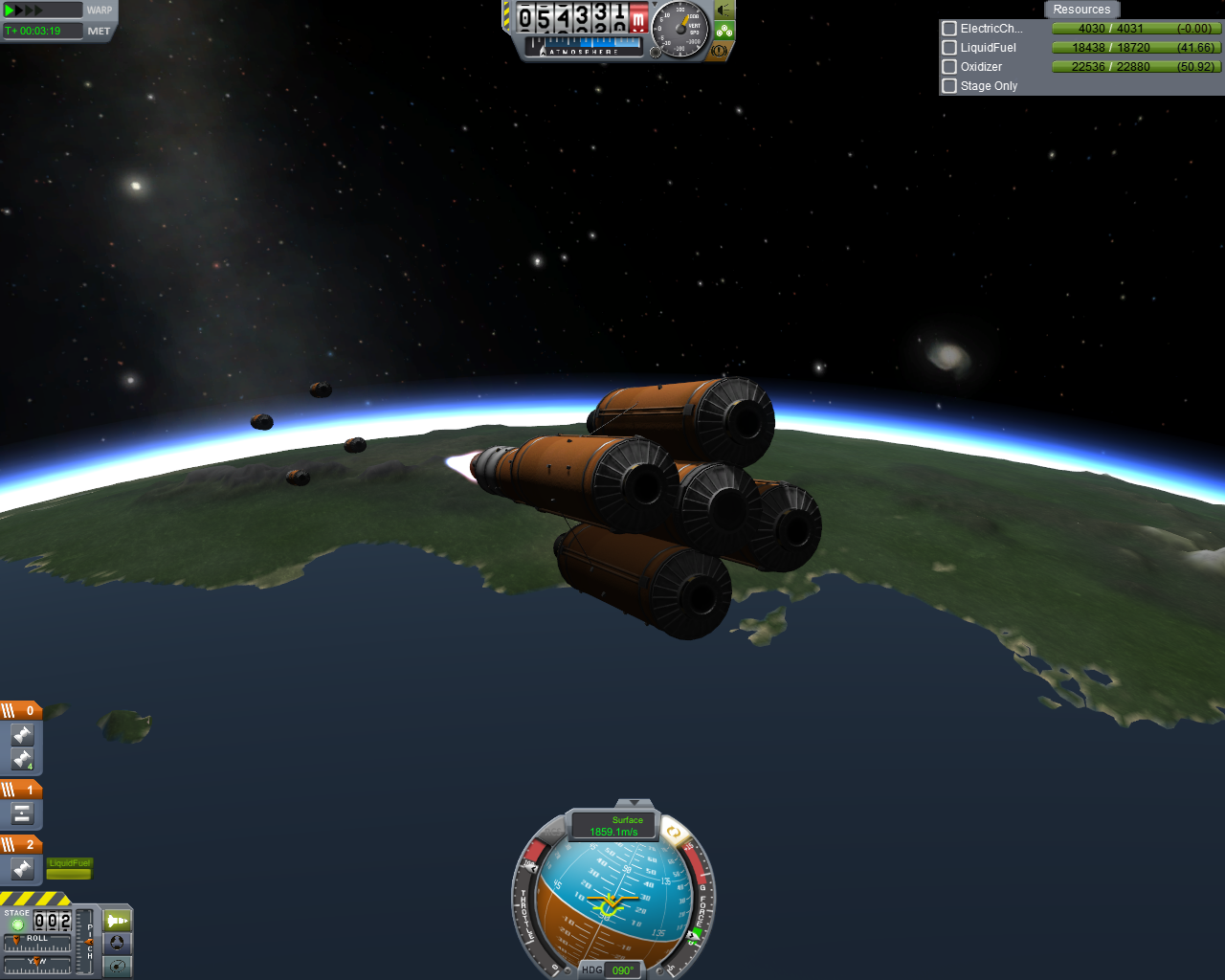Enable the Stage Only option

[x=949, y=86]
